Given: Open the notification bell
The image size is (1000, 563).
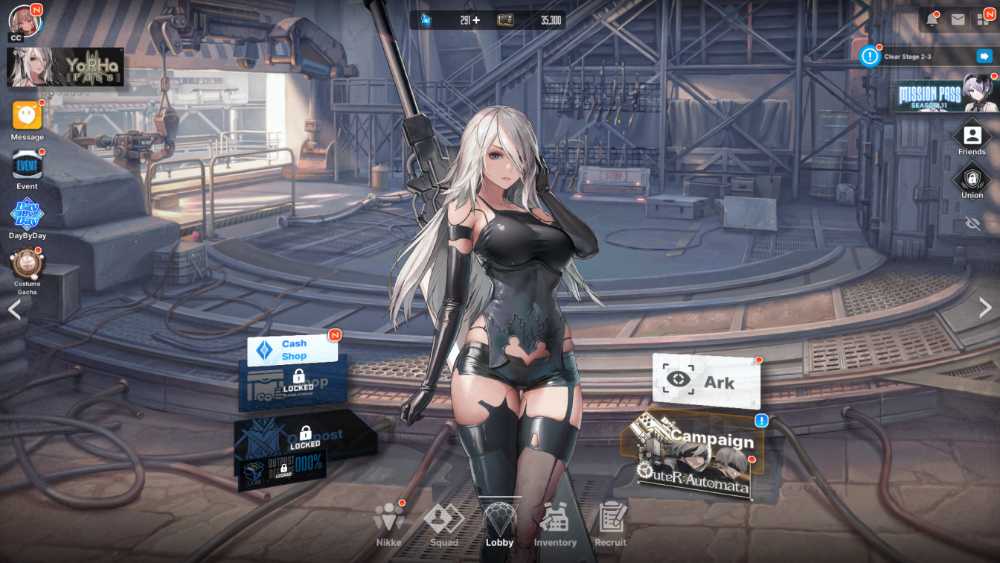Looking at the screenshot, I should coord(932,19).
